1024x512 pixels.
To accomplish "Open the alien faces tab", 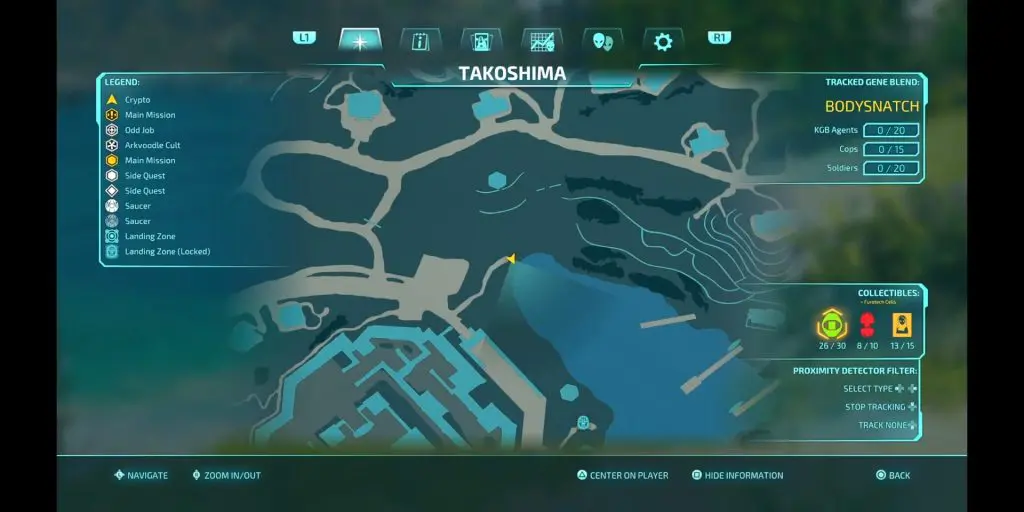I will pyautogui.click(x=603, y=41).
